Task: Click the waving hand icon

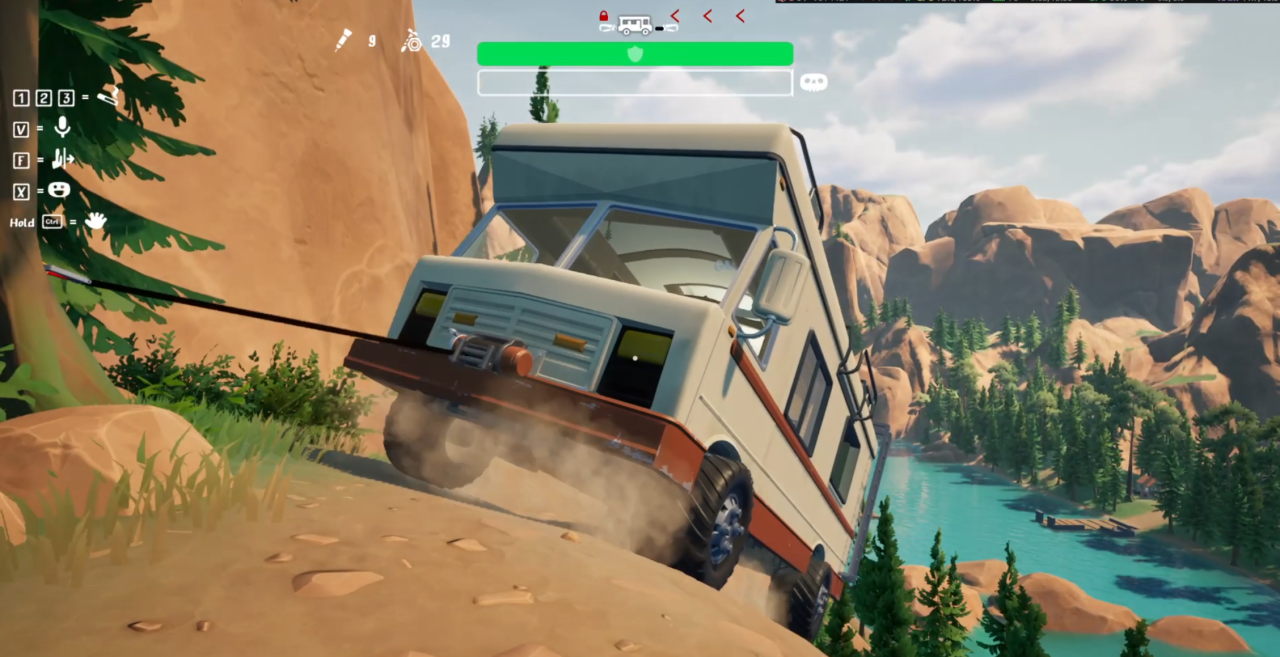Action: [95, 220]
